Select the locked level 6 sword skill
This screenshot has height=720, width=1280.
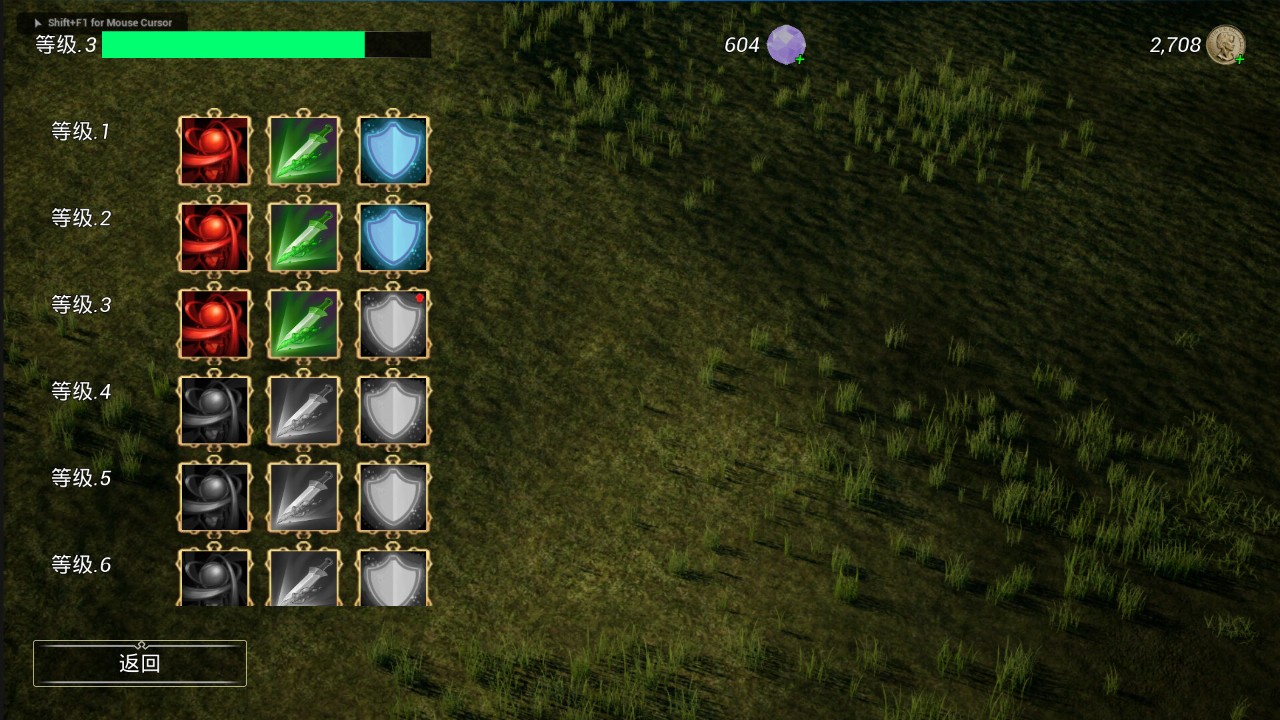(x=304, y=578)
